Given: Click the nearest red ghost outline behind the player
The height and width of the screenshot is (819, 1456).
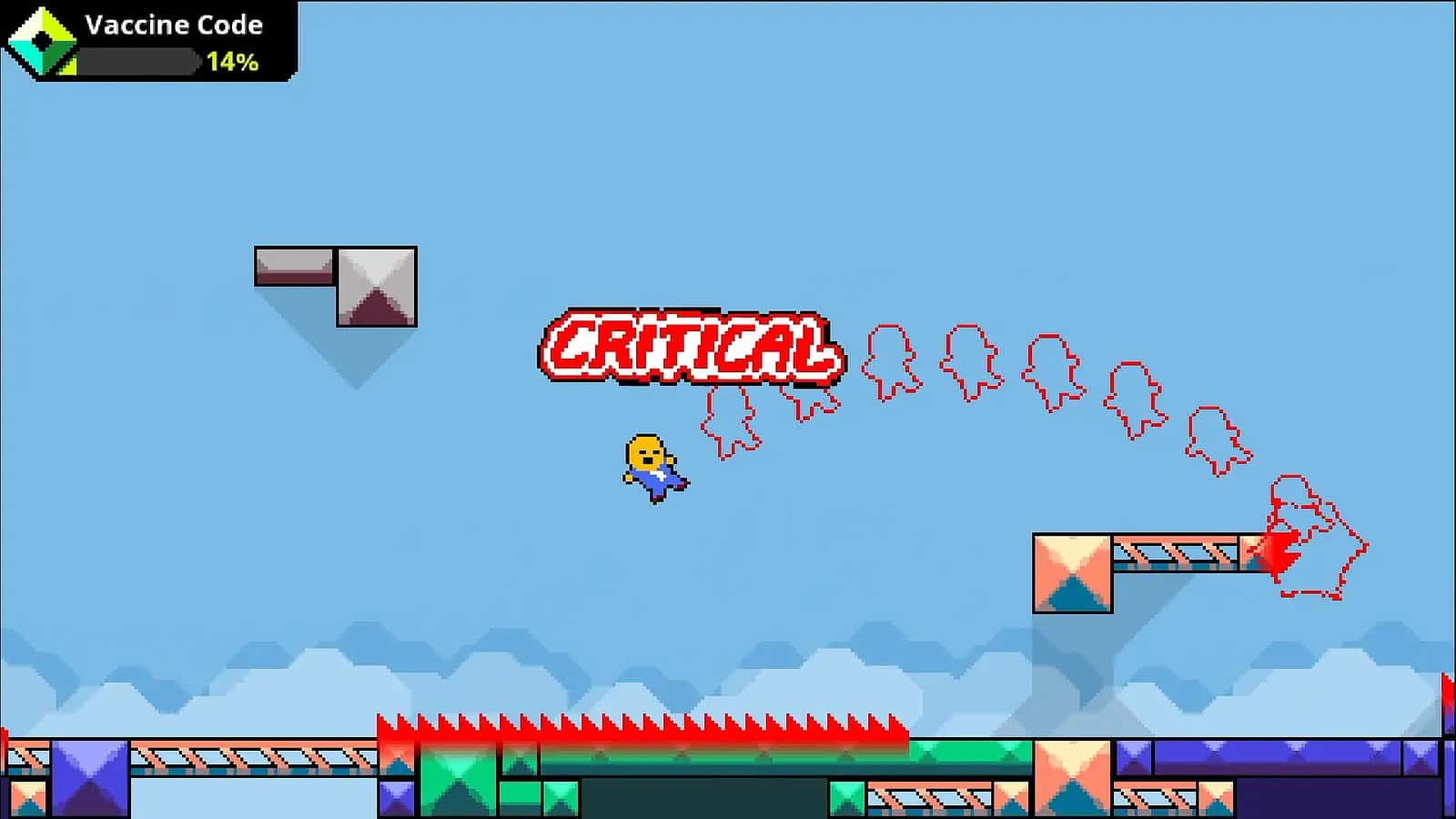Looking at the screenshot, I should (728, 423).
